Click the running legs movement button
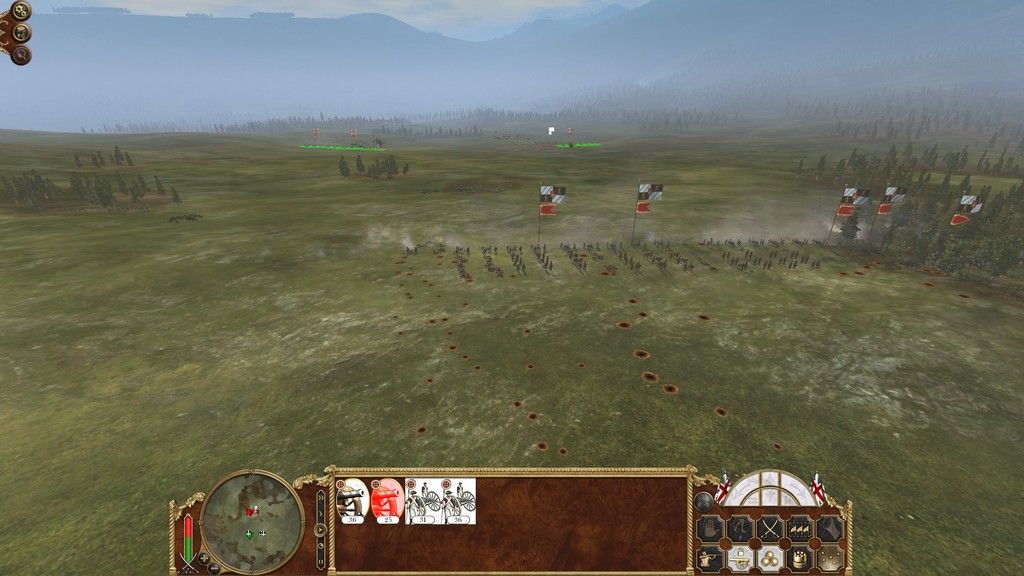This screenshot has height=576, width=1024. click(x=739, y=528)
